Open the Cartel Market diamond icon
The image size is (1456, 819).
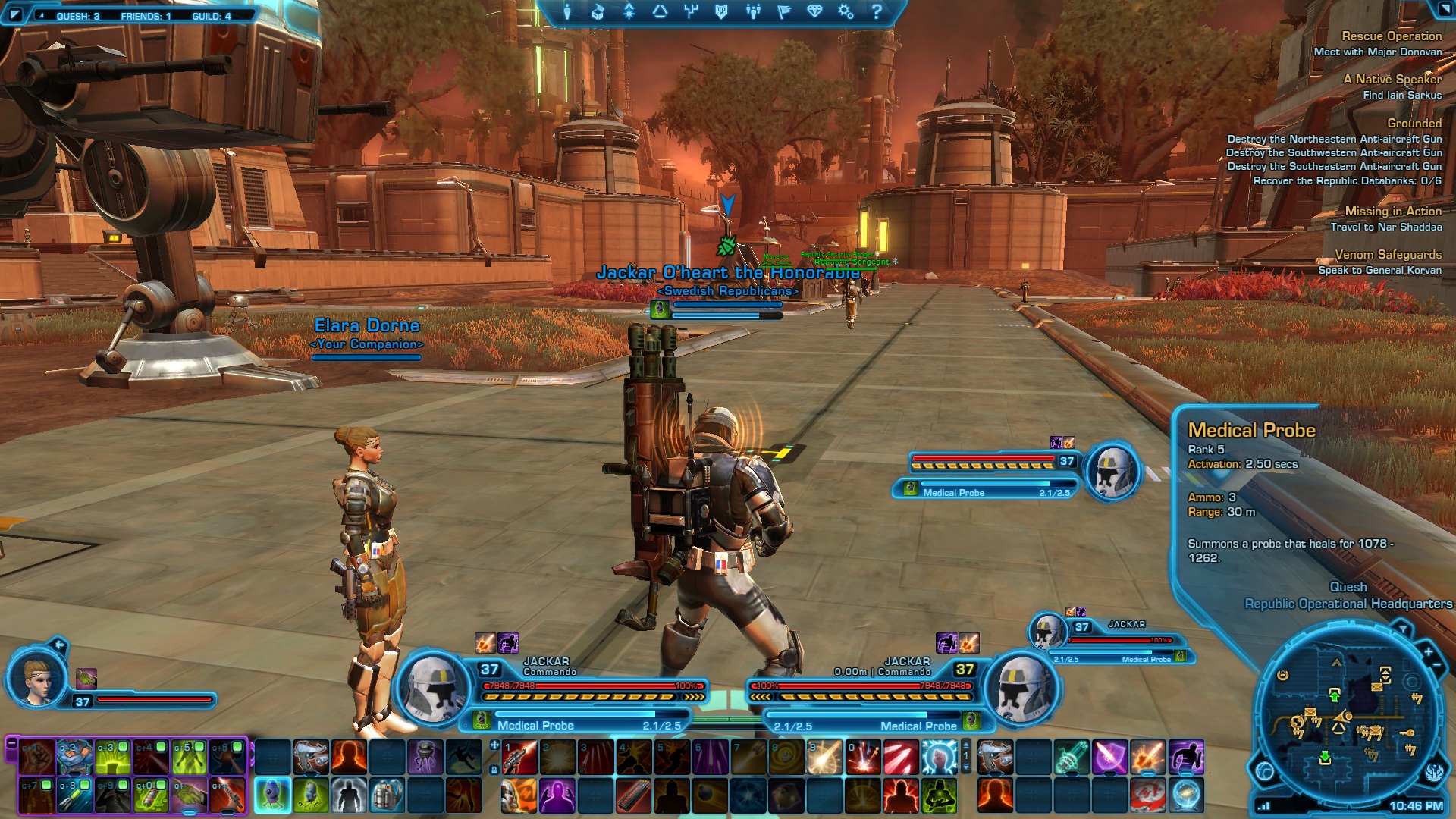pyautogui.click(x=814, y=12)
